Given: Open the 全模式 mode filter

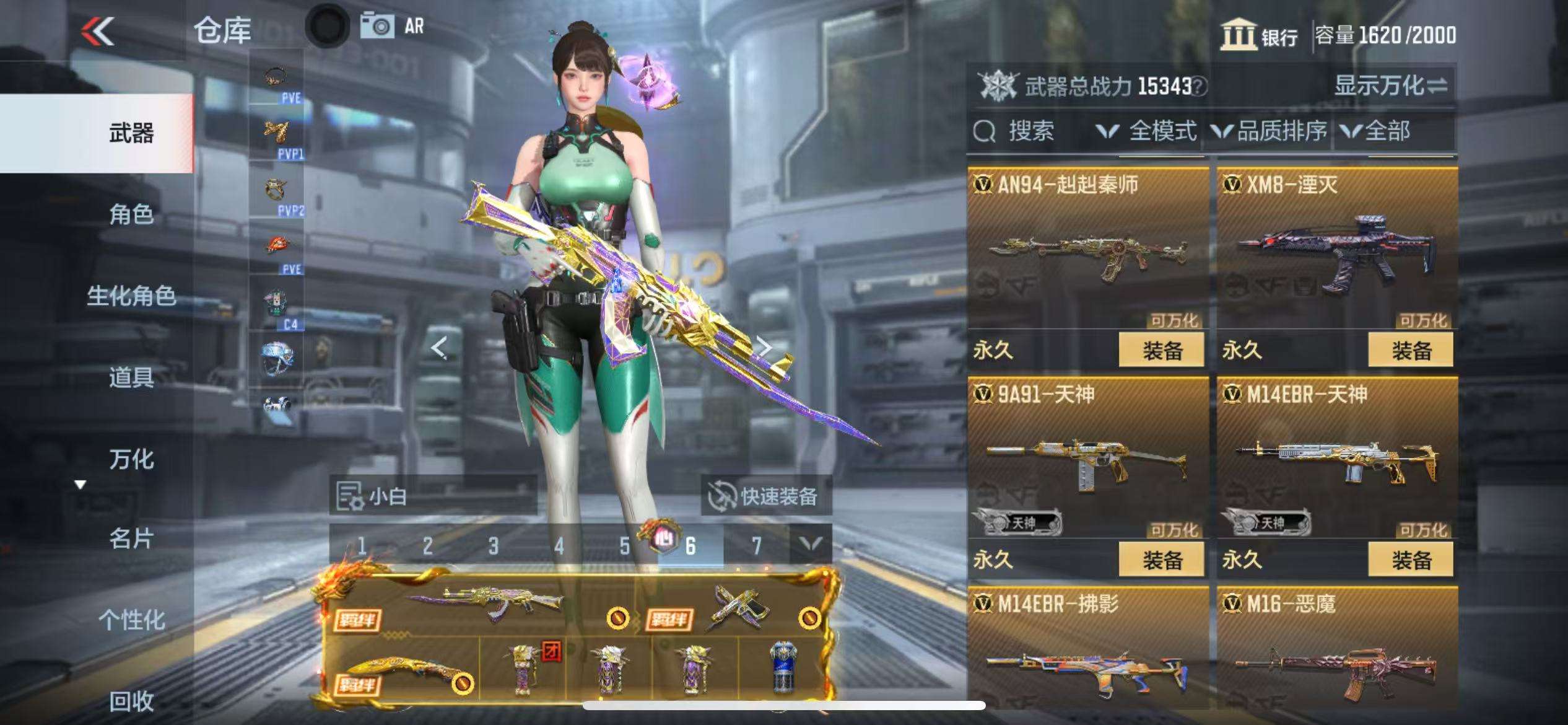Looking at the screenshot, I should (1148, 131).
